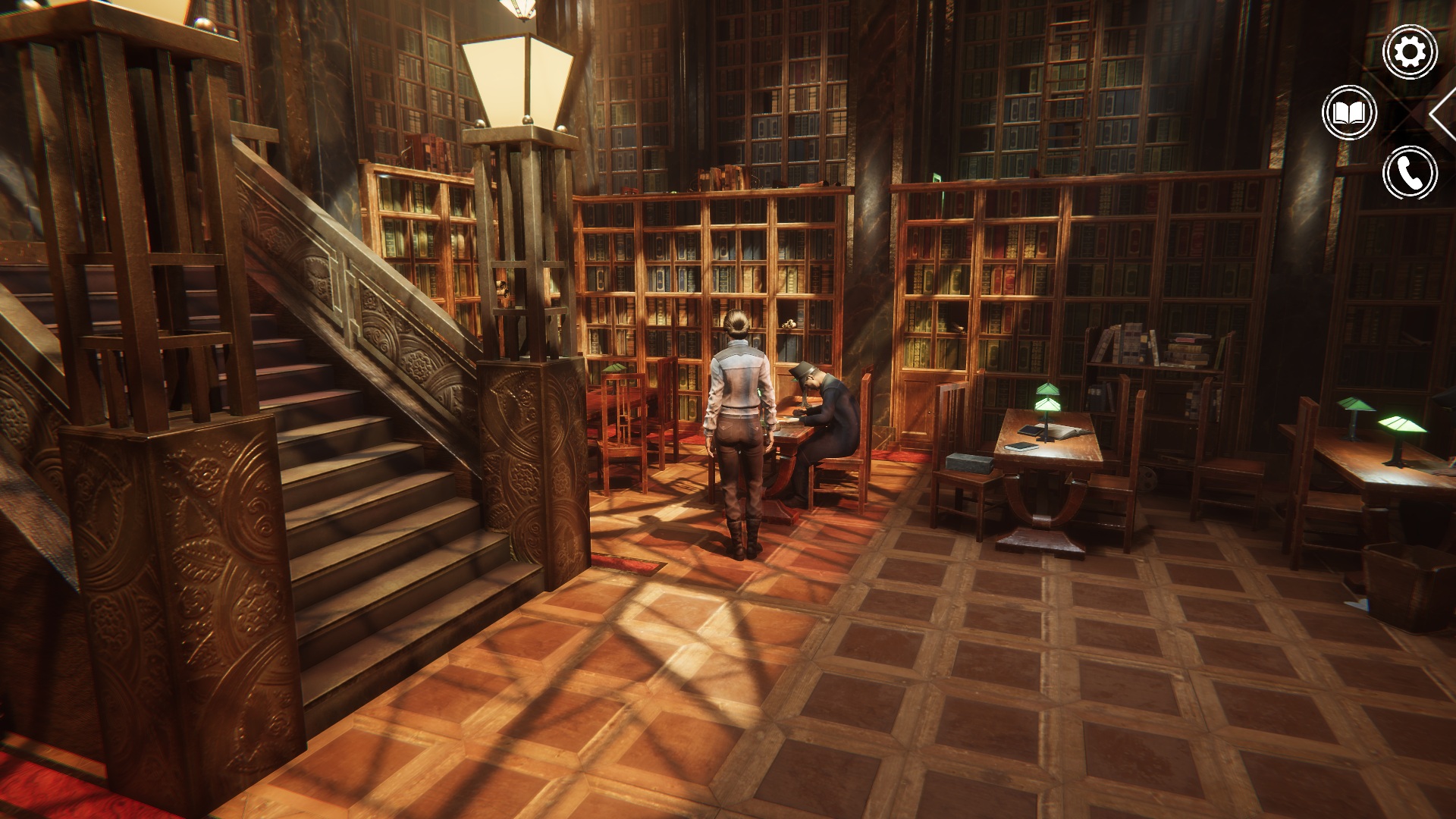This screenshot has width=1456, height=819.
Task: Open the gear settings menu
Action: pos(1410,52)
